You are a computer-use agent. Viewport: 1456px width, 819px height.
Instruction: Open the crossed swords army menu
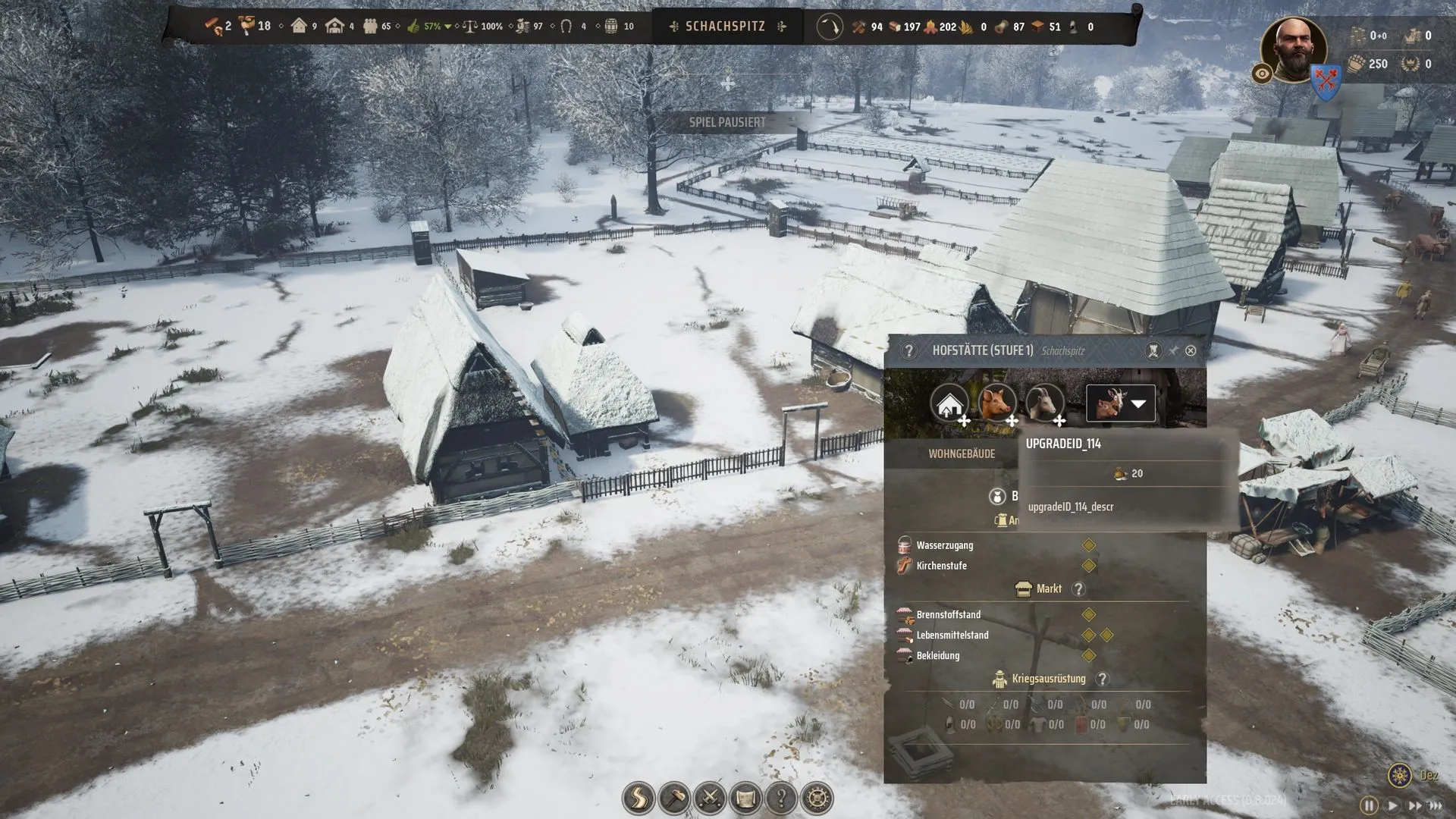(x=710, y=798)
